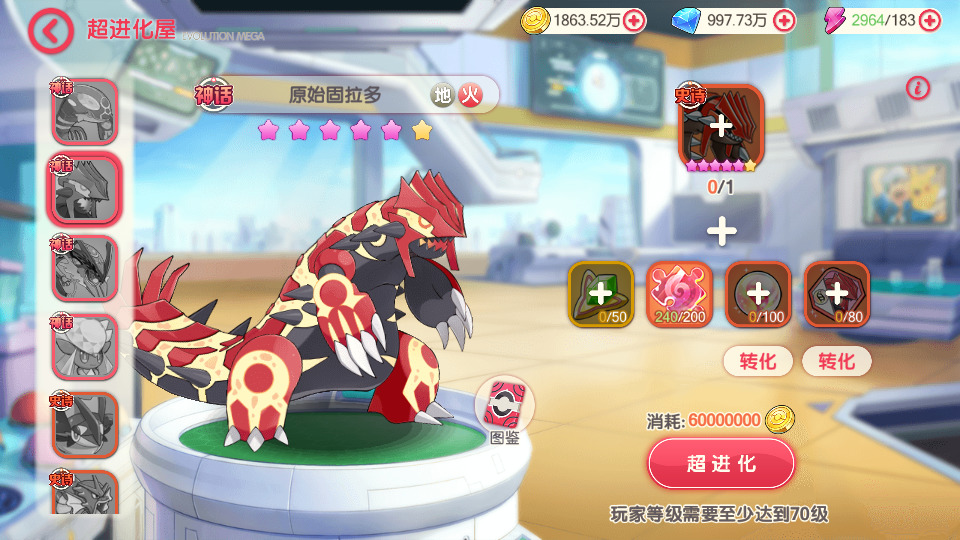Select the highlighted Primal Groudon thumbnail
The image size is (960, 540).
(x=84, y=190)
